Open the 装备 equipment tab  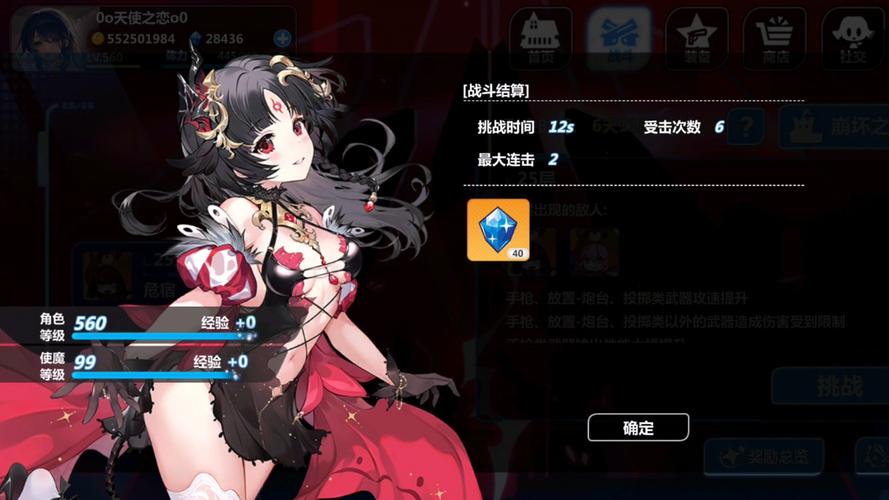coord(697,39)
